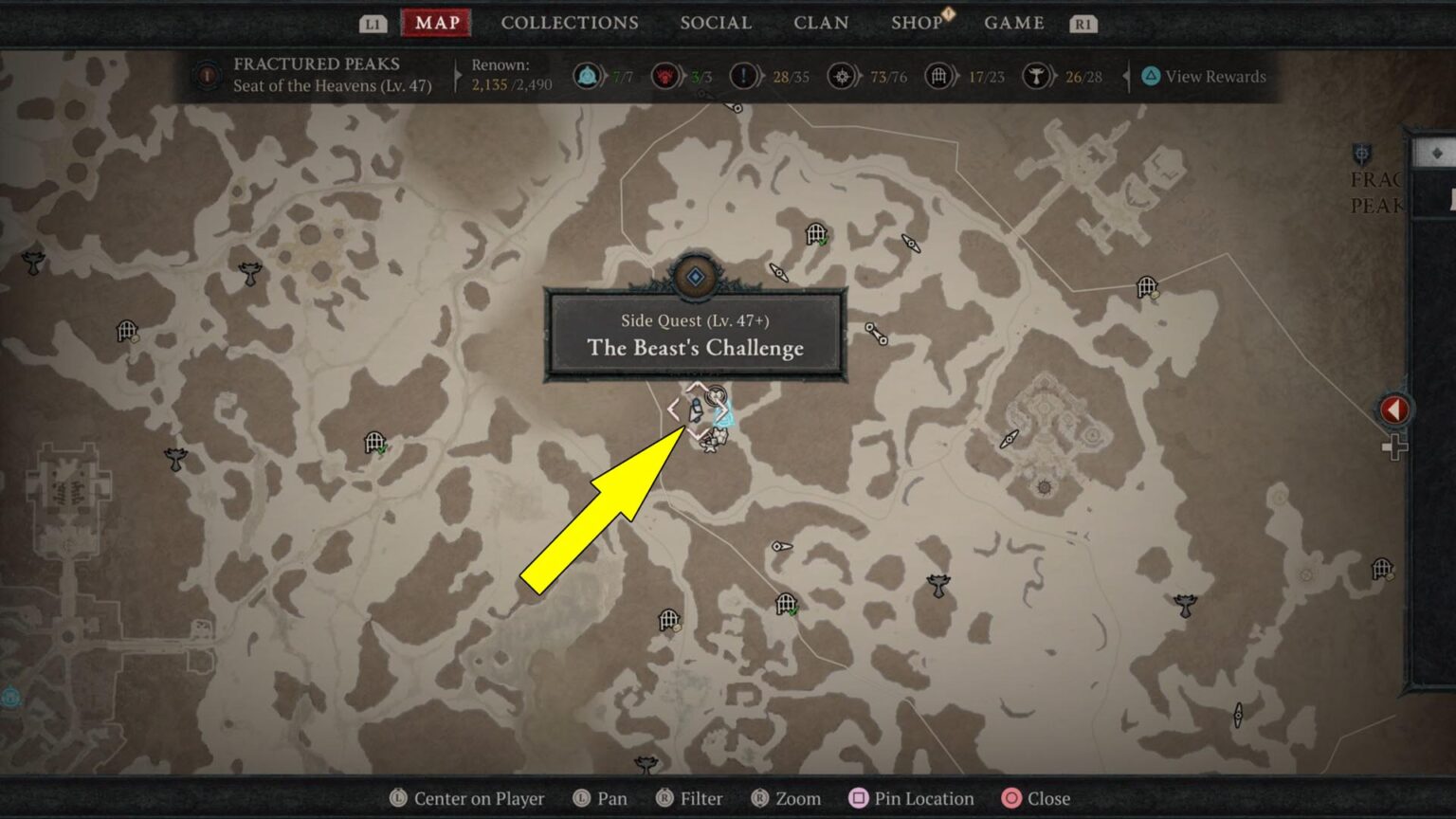Click the Dungeons renown gate icon
This screenshot has height=819, width=1456.
coord(940,77)
